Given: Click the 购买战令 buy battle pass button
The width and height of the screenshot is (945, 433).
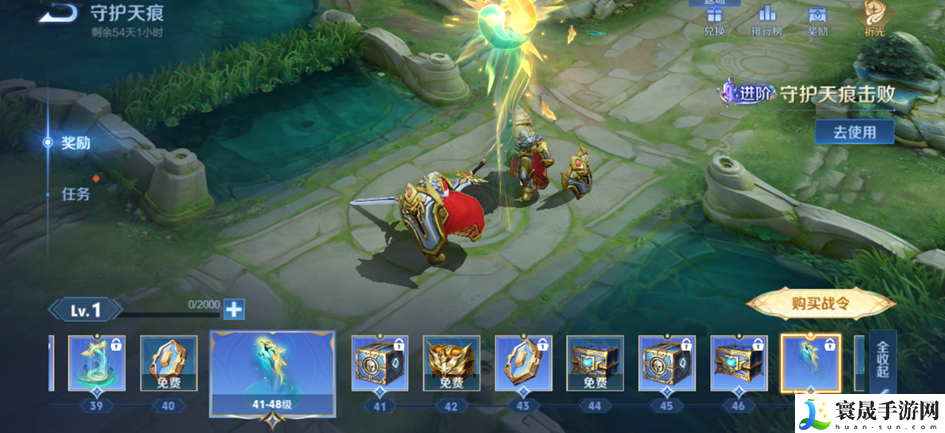Looking at the screenshot, I should [820, 305].
